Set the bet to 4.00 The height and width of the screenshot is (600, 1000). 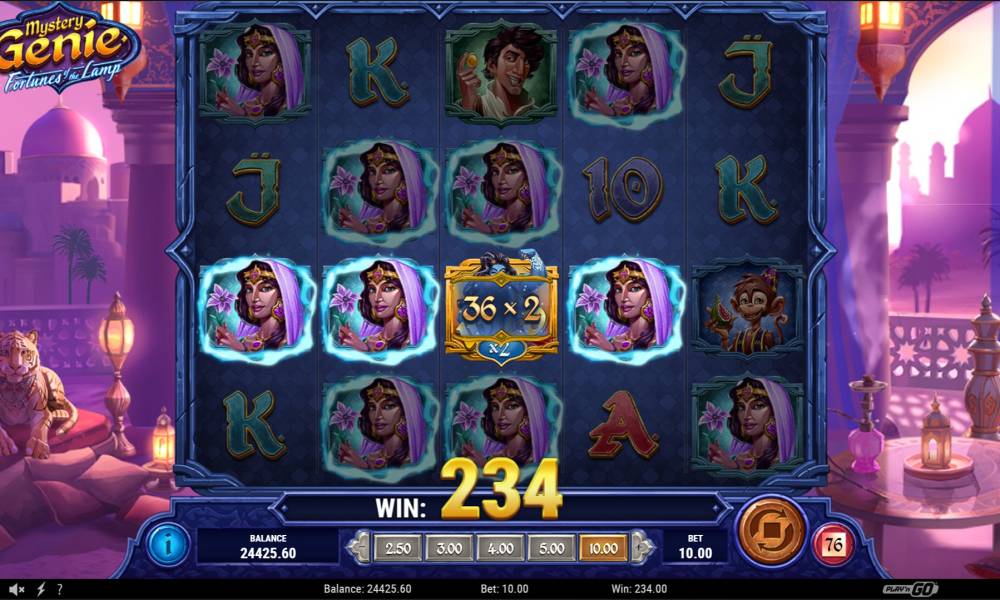tap(499, 547)
